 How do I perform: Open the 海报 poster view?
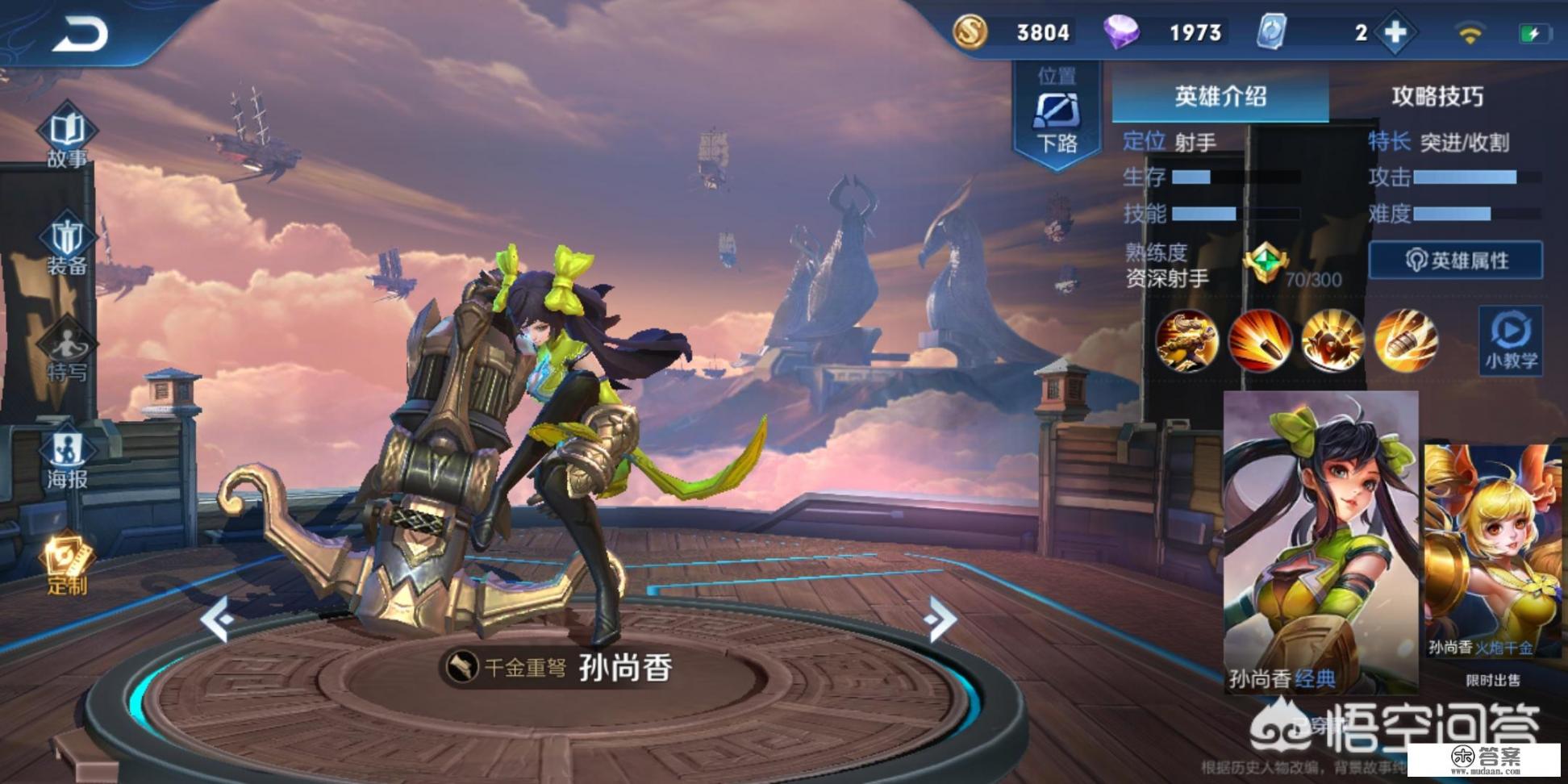coord(67,459)
